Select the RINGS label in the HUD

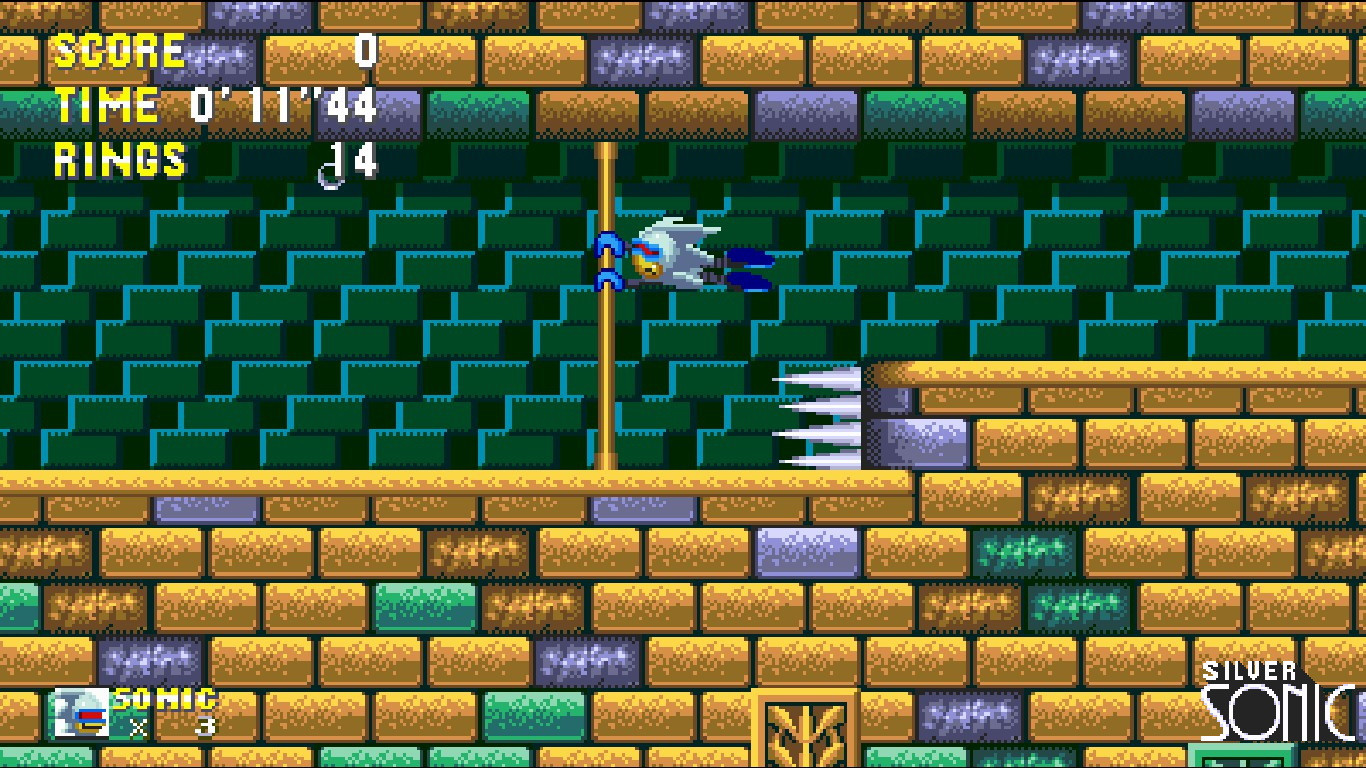pyautogui.click(x=120, y=160)
